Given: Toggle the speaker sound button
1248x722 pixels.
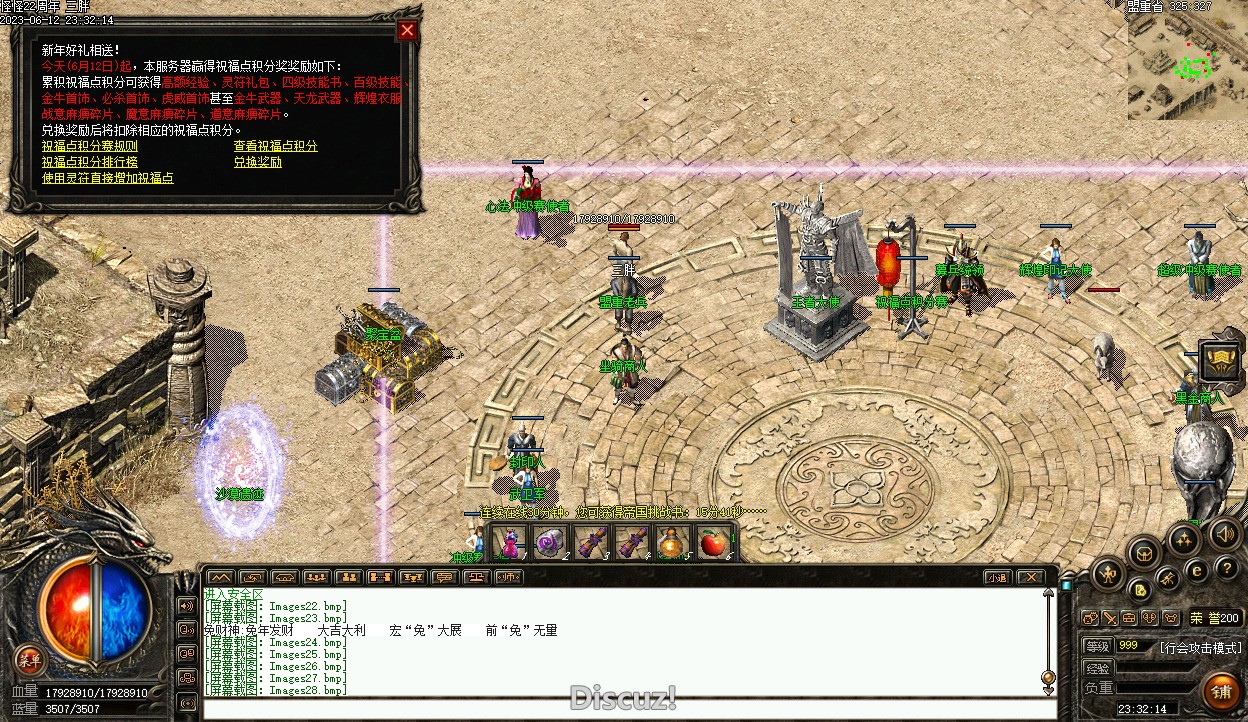Looking at the screenshot, I should click(1224, 534).
